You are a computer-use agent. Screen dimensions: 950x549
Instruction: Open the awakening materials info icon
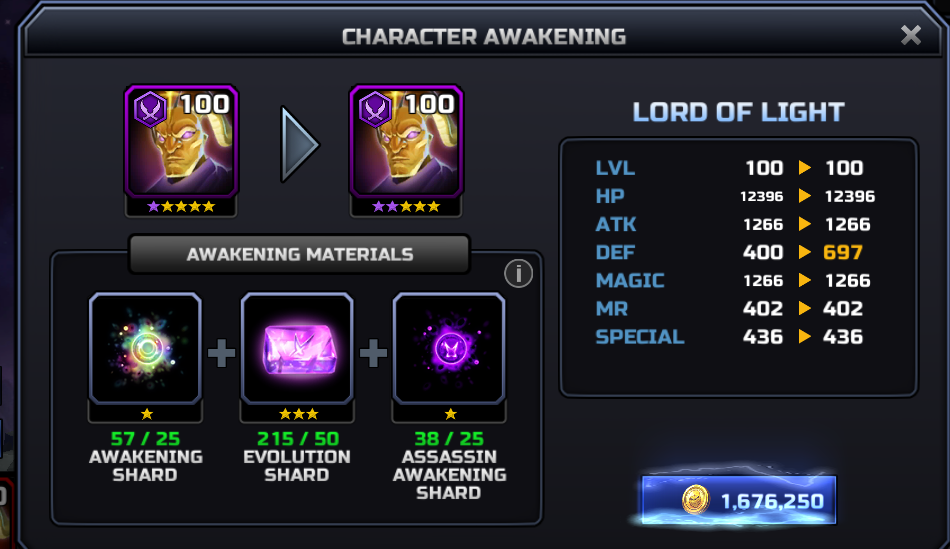[x=518, y=273]
